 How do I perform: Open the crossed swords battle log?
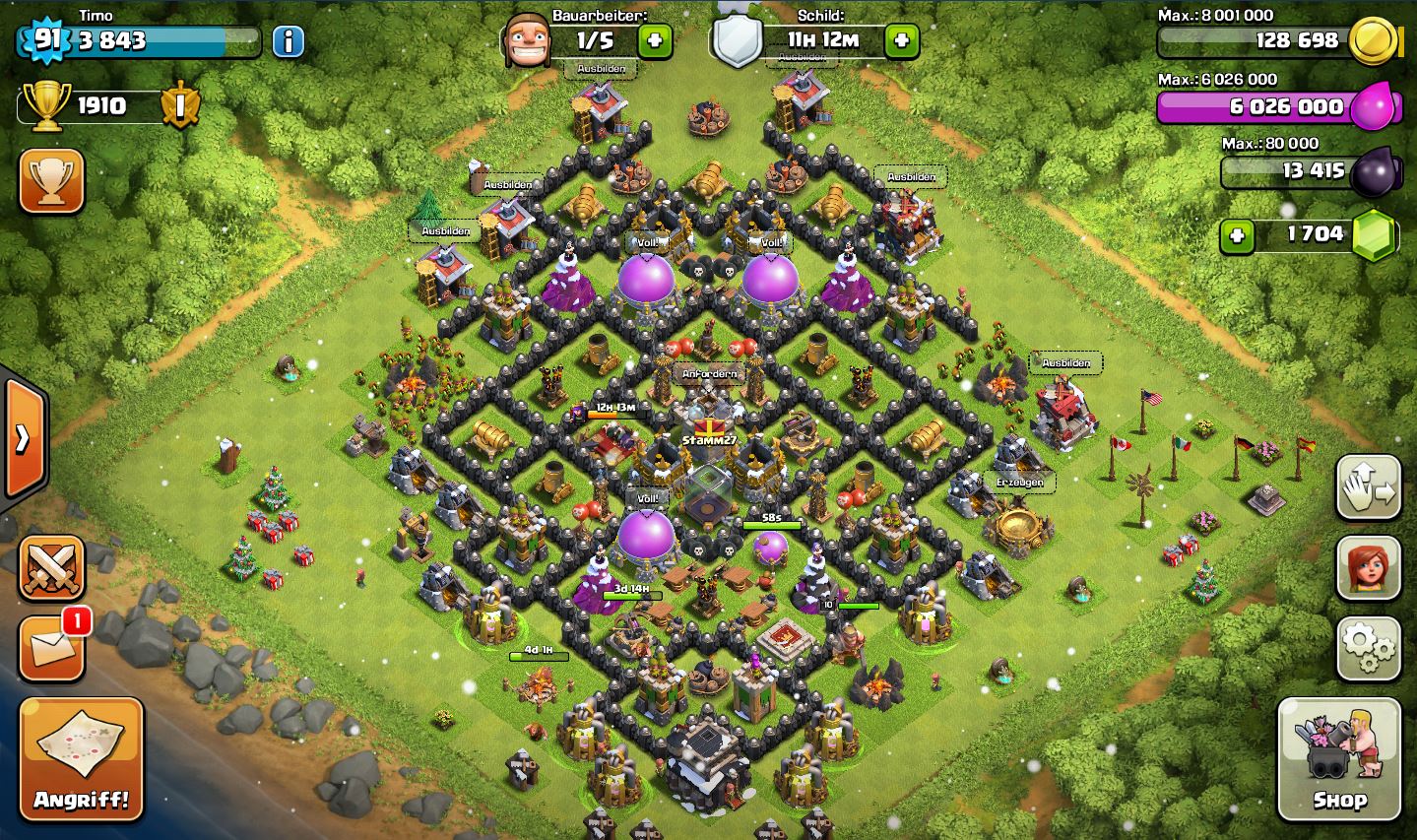[x=51, y=568]
